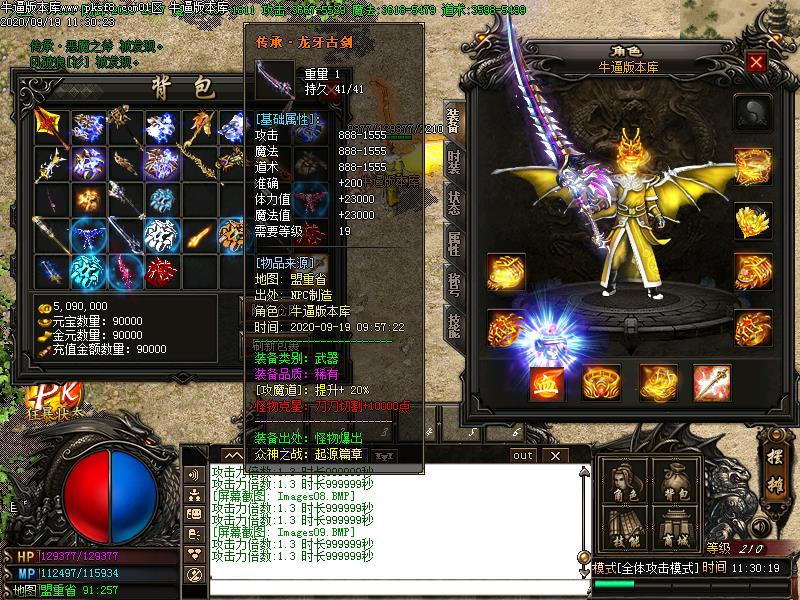Viewport: 800px width, 600px height.
Task: Select the red orb item in the bag
Action: click(162, 269)
